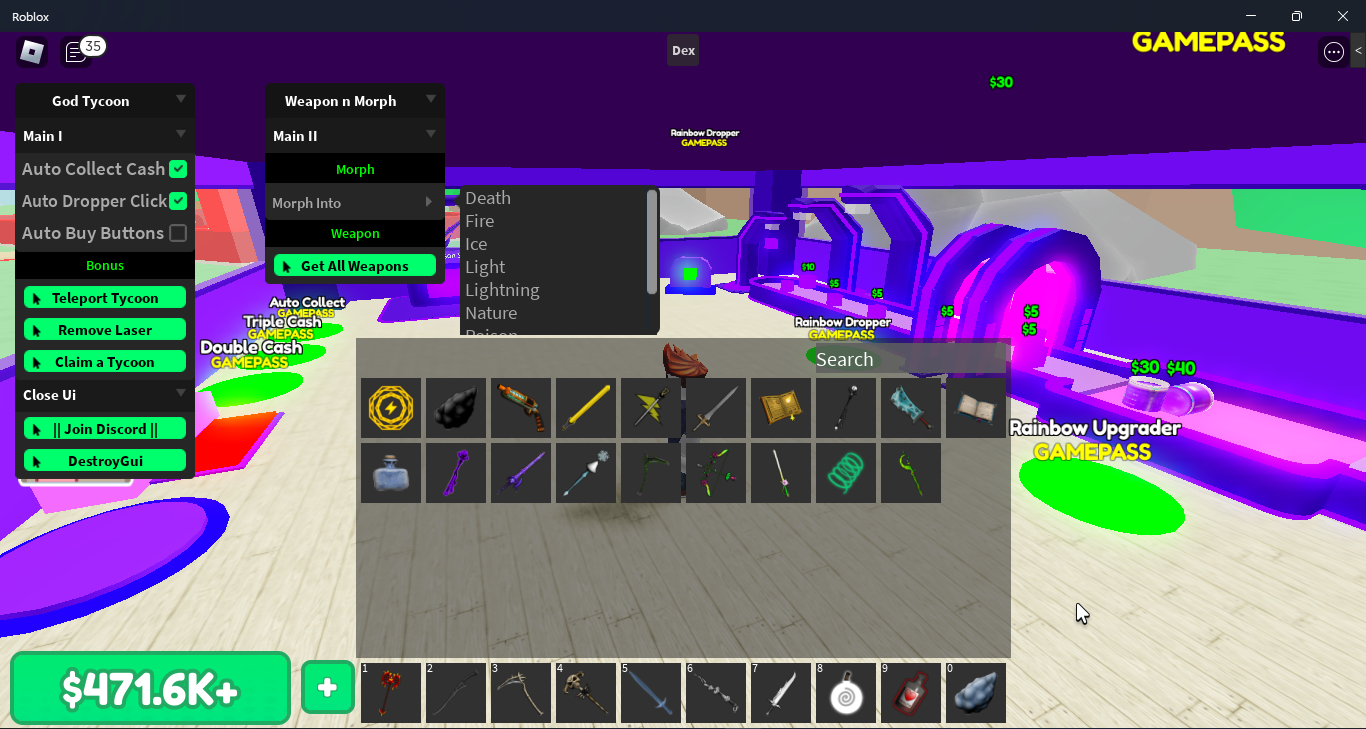Select Lightning from the morph list

coord(502,289)
